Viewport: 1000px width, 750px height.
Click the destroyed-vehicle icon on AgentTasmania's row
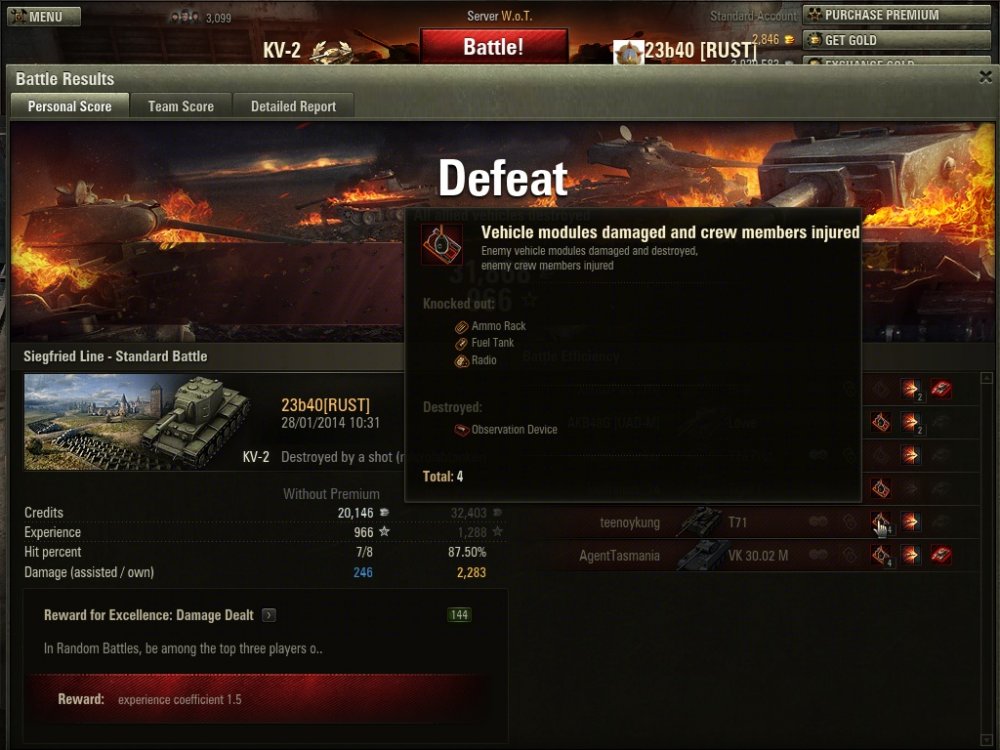coord(940,555)
